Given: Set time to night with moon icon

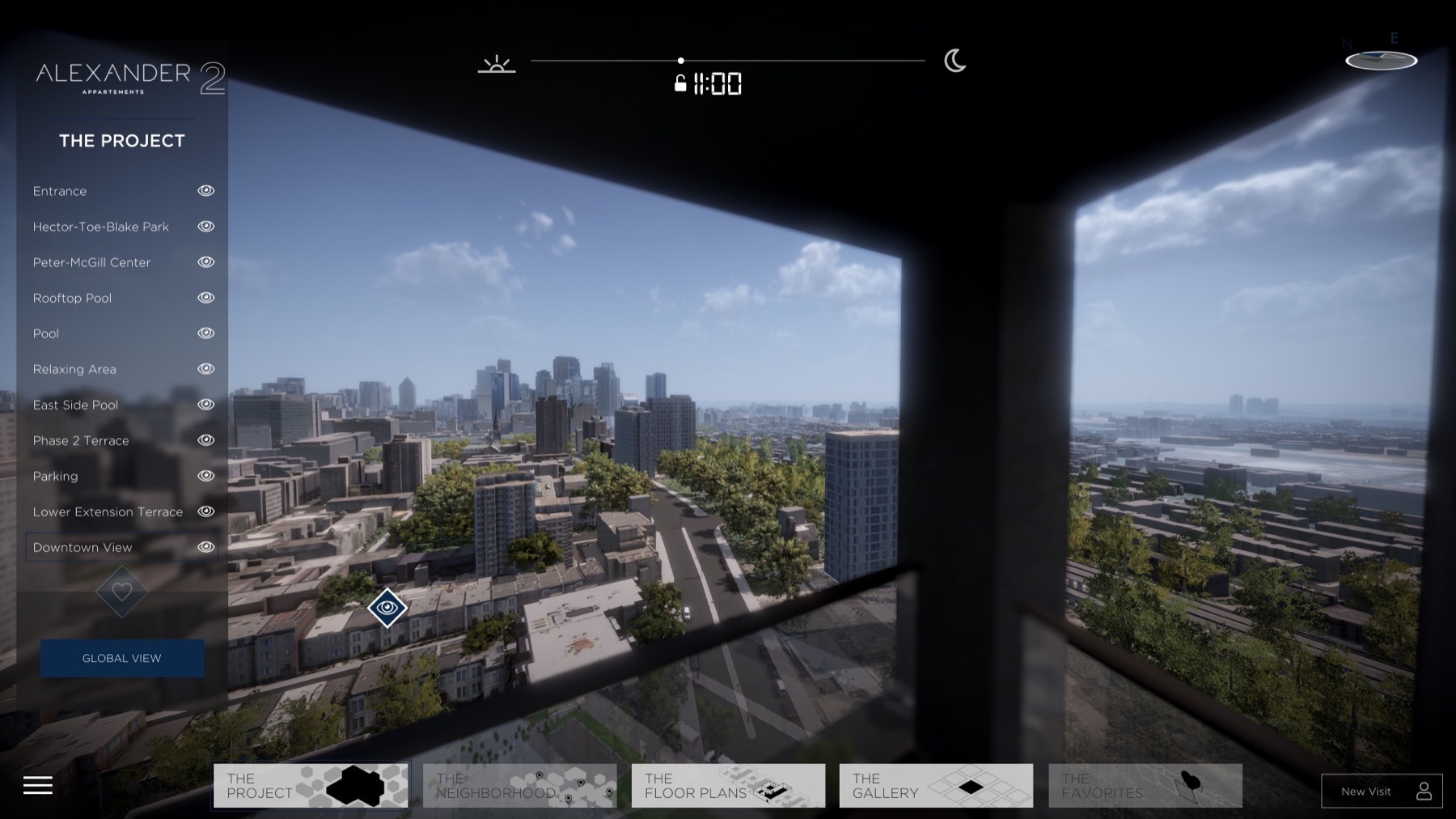Looking at the screenshot, I should tap(954, 61).
